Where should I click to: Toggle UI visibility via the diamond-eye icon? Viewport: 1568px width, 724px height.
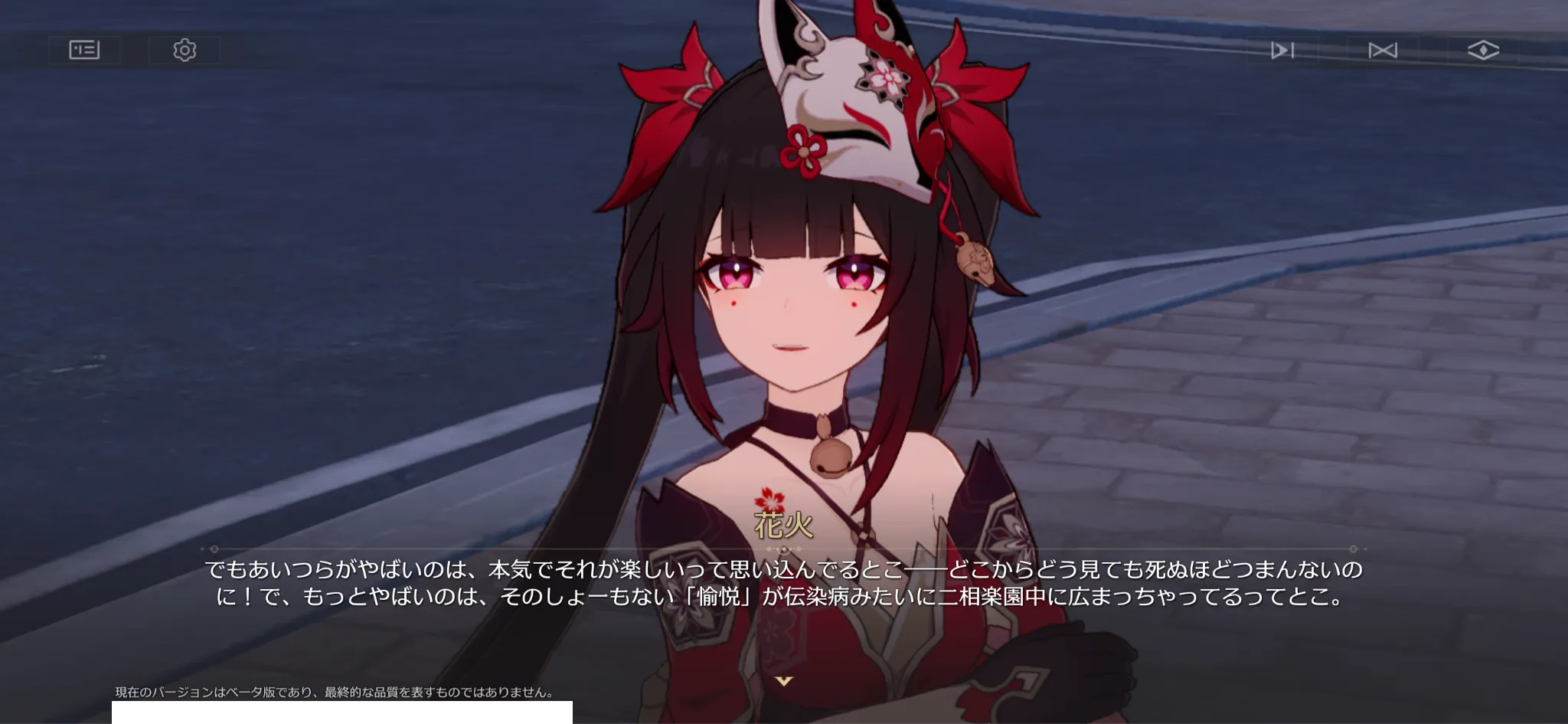click(1484, 51)
